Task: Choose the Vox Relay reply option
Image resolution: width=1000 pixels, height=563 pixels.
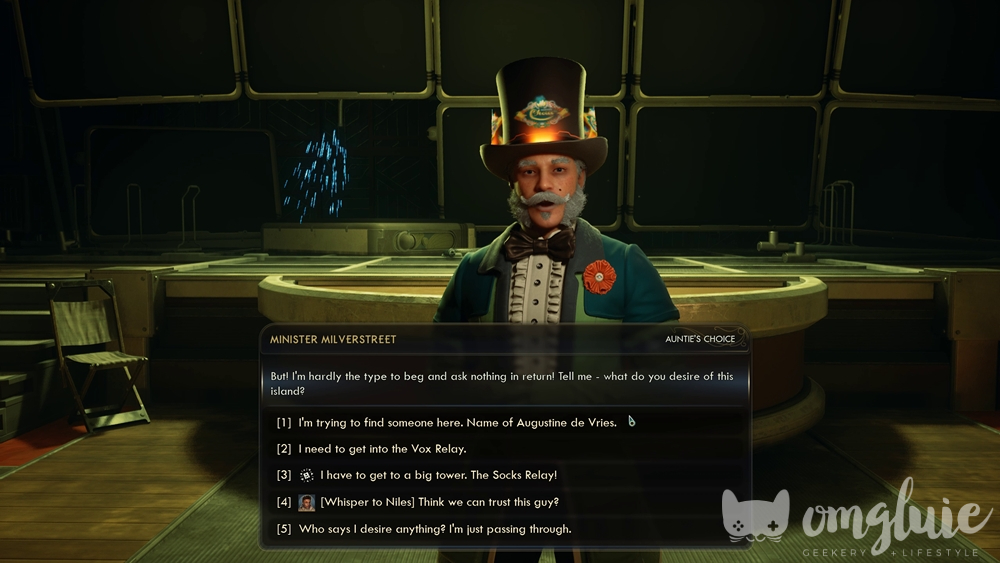Action: pyautogui.click(x=382, y=449)
